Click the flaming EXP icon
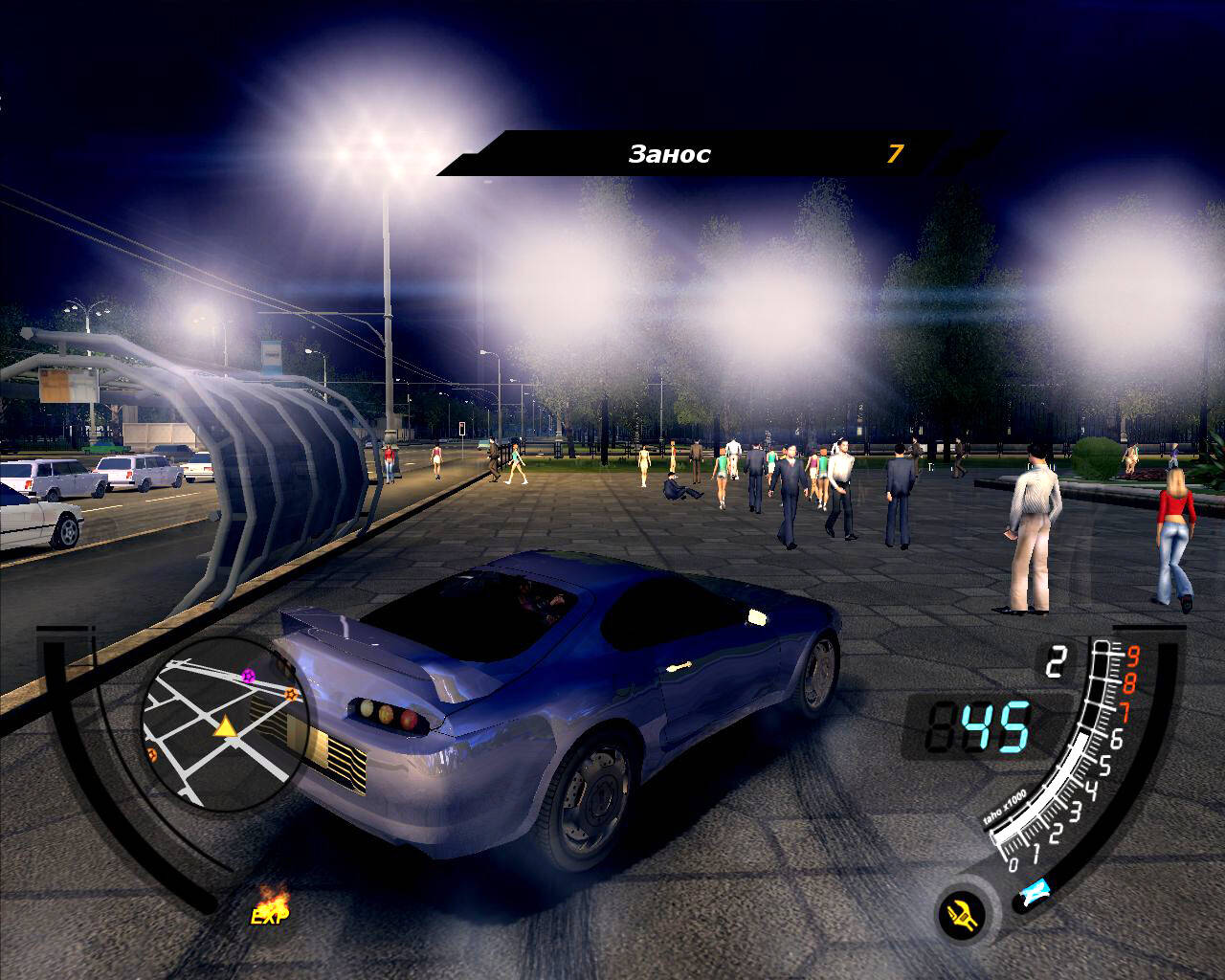Image resolution: width=1225 pixels, height=980 pixels. point(271,906)
